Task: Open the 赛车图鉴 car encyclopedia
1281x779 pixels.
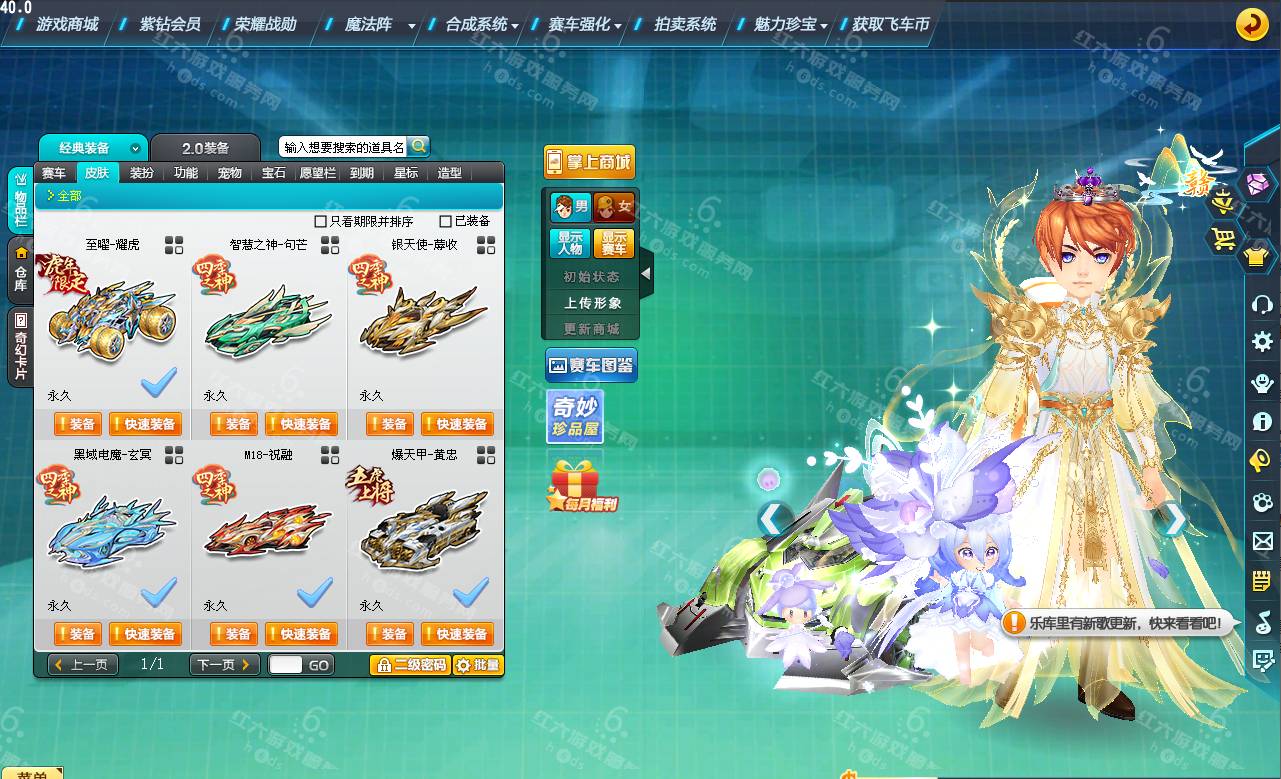Action: coord(591,366)
